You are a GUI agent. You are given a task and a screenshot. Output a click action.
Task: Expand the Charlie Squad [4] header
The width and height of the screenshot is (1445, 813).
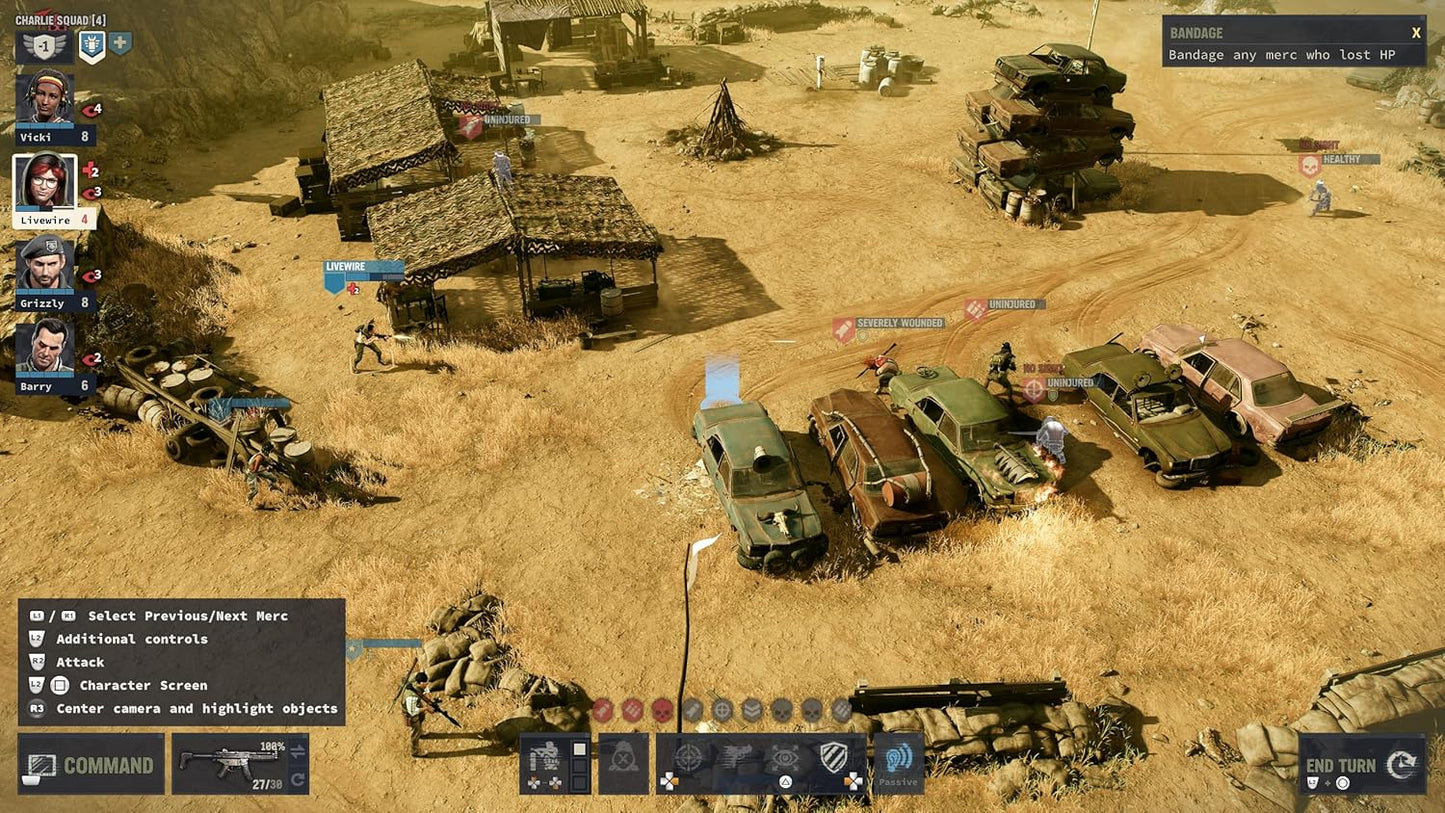[59, 21]
